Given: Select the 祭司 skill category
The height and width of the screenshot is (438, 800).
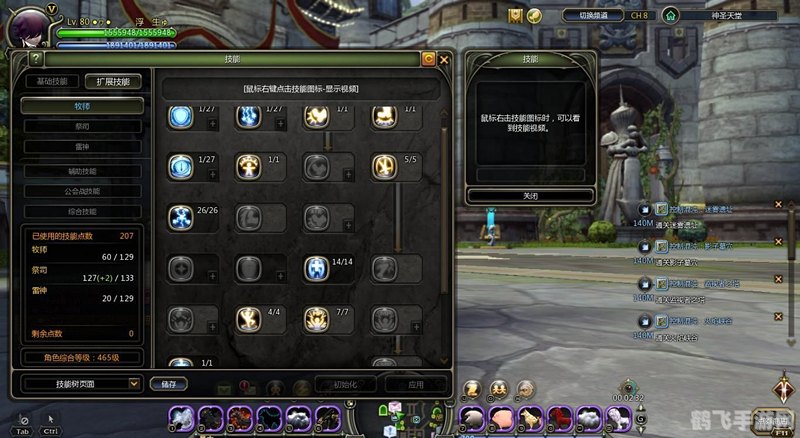Looking at the screenshot, I should click(x=82, y=127).
